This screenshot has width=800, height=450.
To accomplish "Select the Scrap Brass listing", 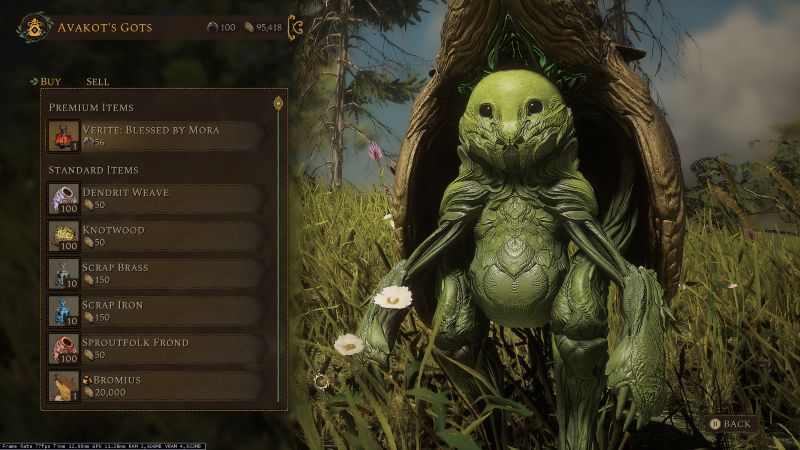I will tap(157, 274).
